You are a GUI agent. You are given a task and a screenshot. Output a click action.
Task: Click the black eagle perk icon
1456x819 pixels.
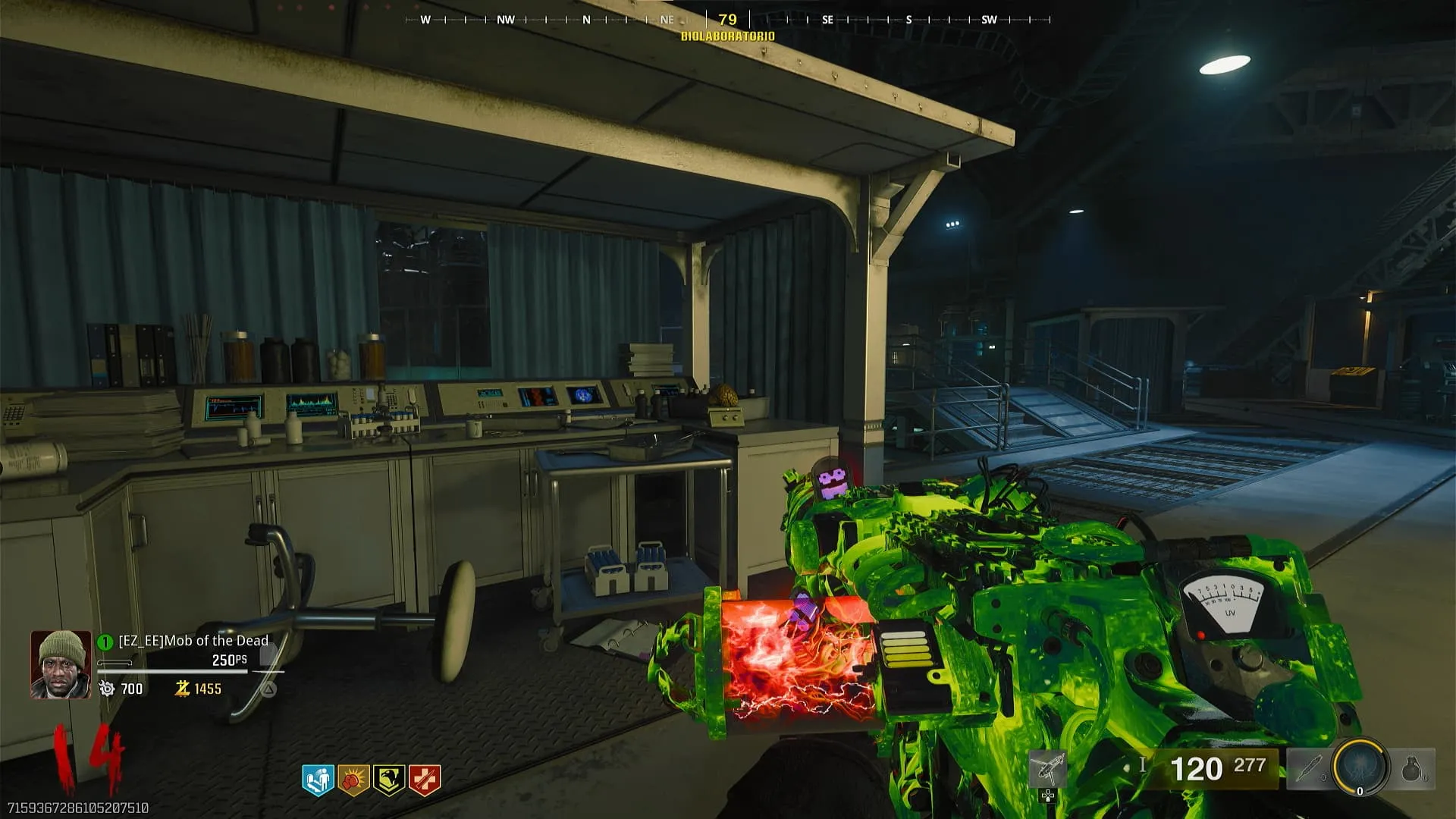(389, 780)
